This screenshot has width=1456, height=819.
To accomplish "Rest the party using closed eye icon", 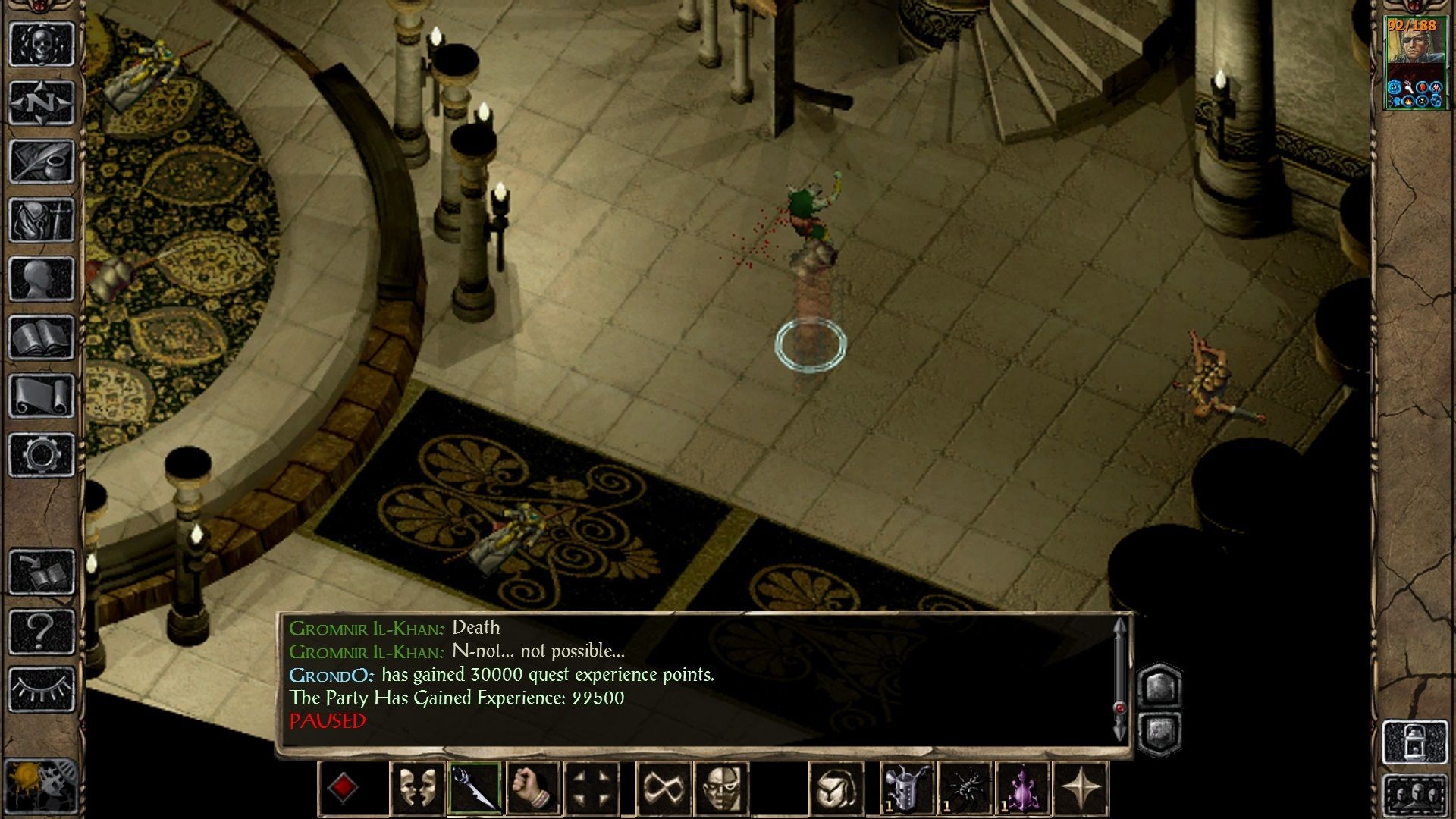I will point(42,689).
